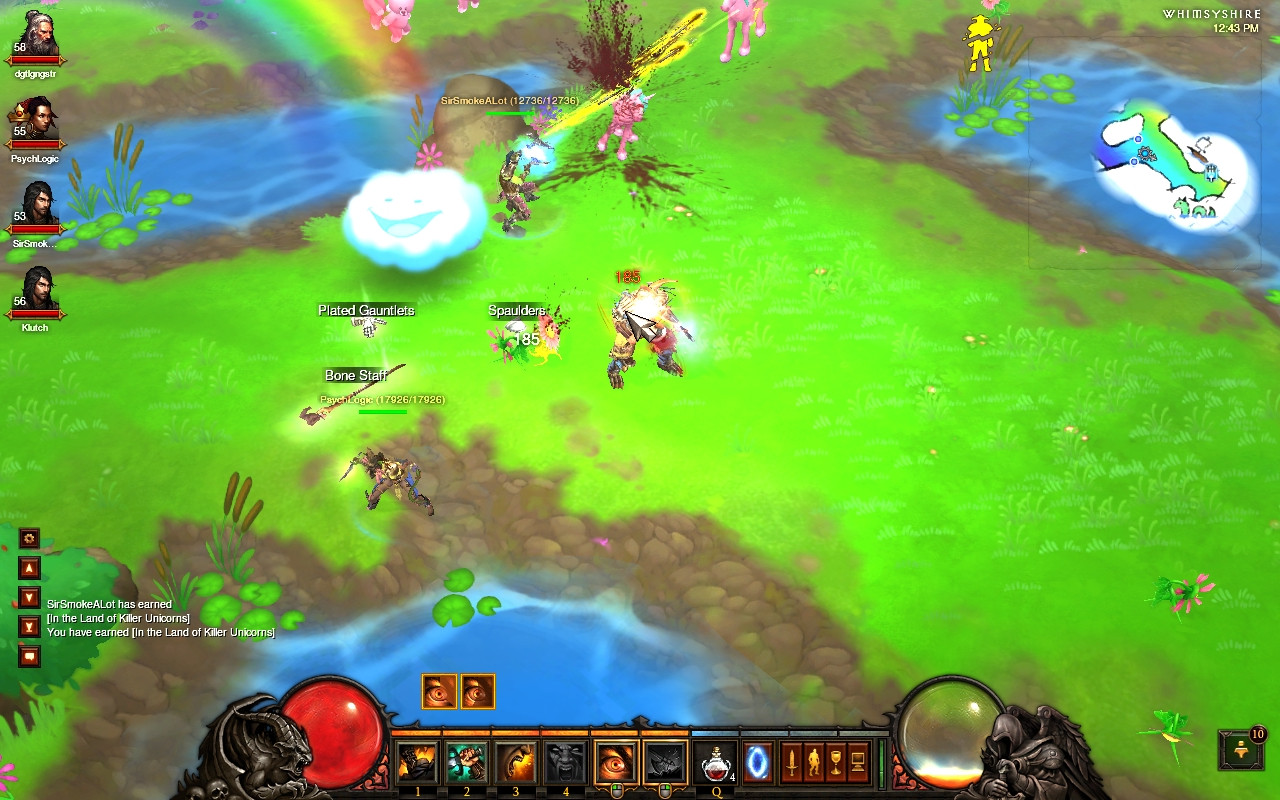1280x800 pixels.
Task: Activate the eye skill on the action bar
Action: point(616,763)
